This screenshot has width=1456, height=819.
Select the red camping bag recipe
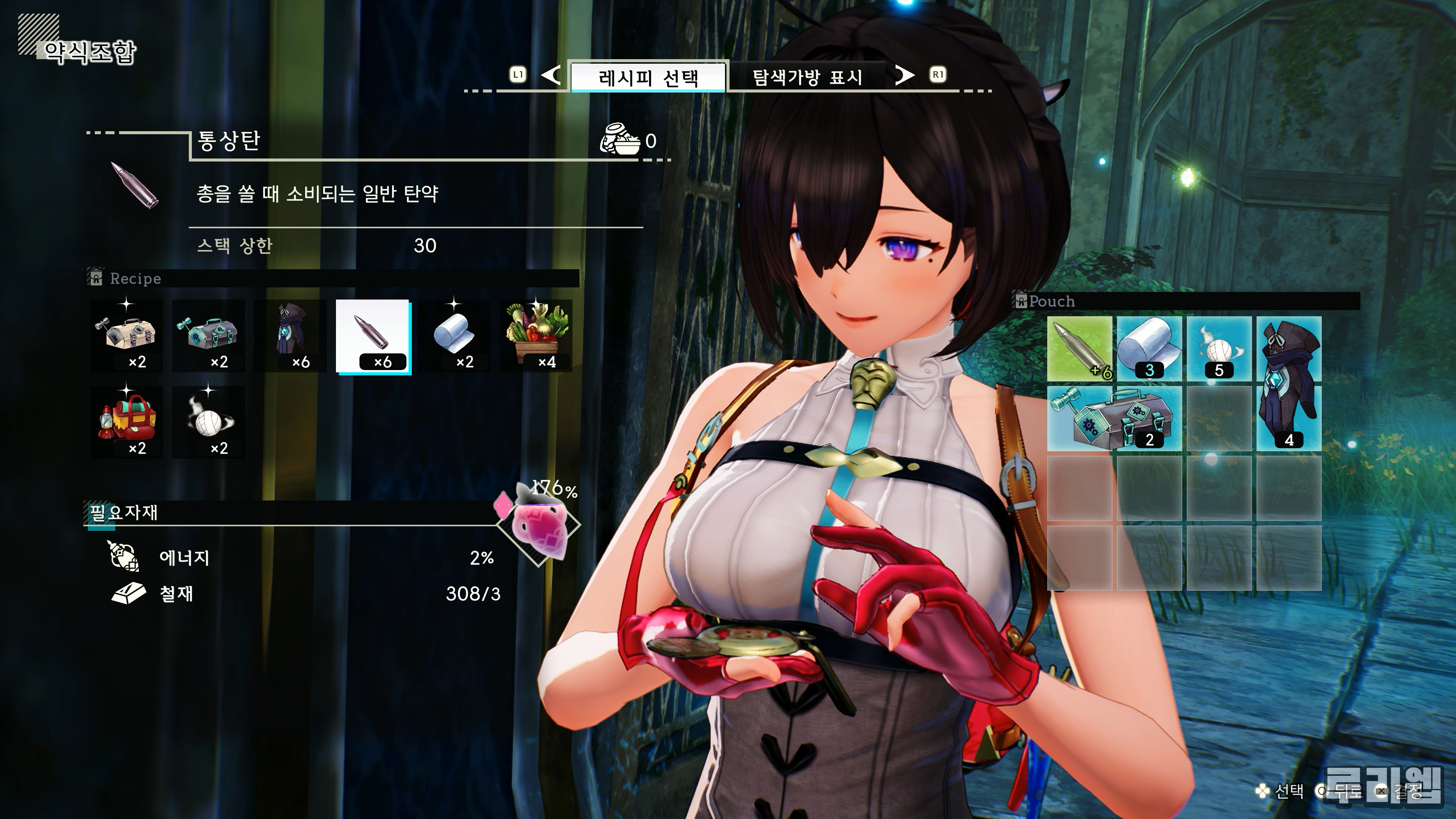(127, 422)
